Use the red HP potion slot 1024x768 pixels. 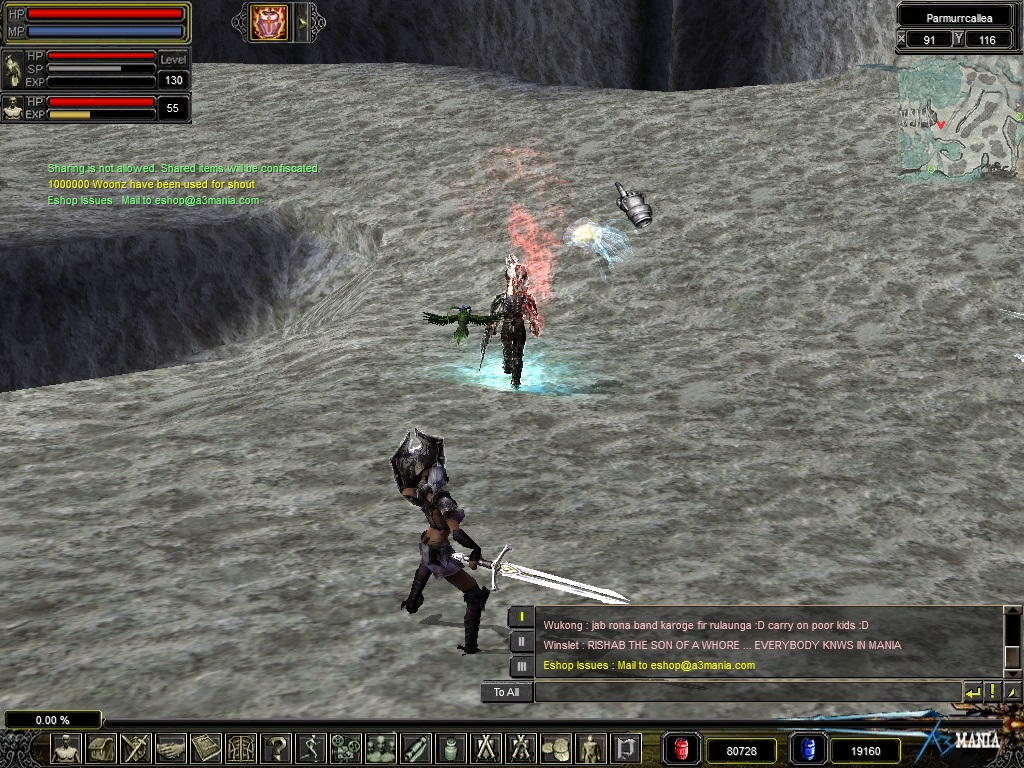click(682, 749)
